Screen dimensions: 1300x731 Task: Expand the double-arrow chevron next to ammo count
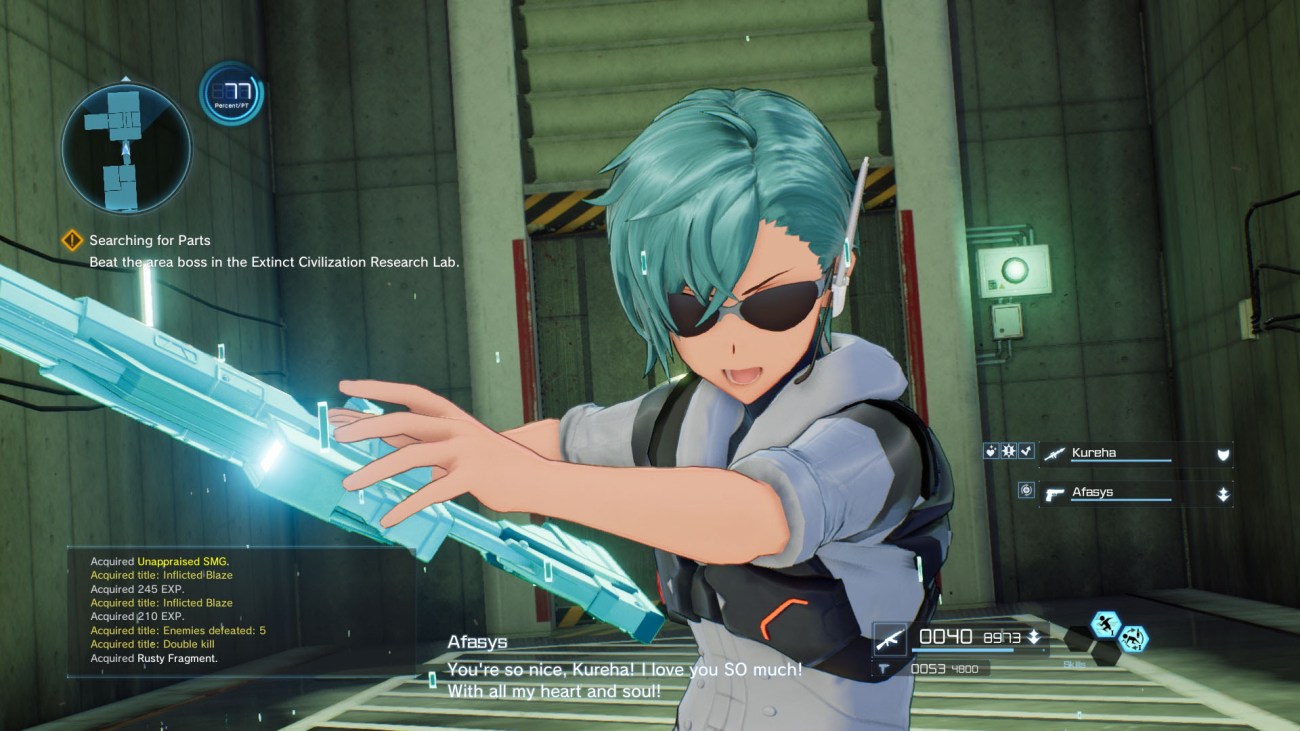[x=1032, y=637]
